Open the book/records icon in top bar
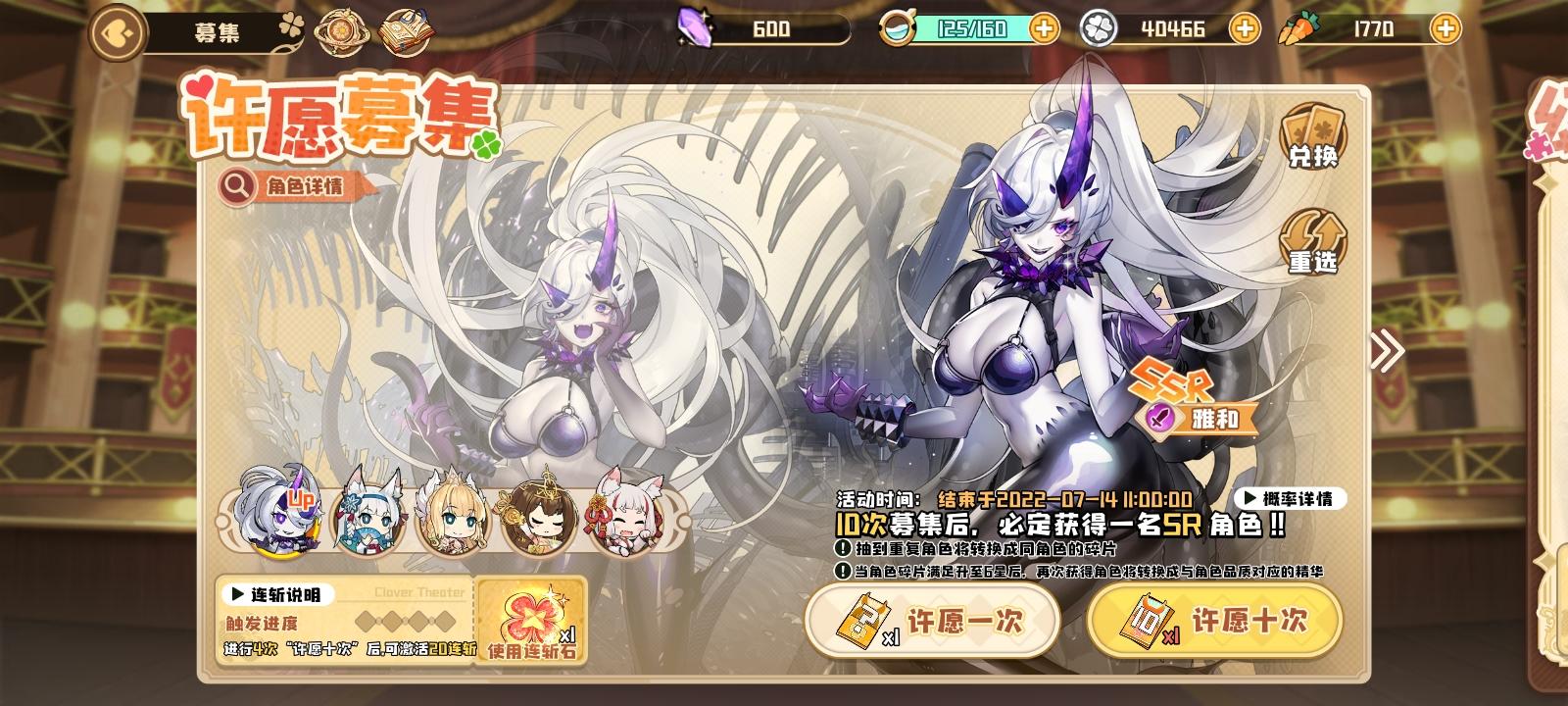The width and height of the screenshot is (1568, 706). pyautogui.click(x=408, y=30)
